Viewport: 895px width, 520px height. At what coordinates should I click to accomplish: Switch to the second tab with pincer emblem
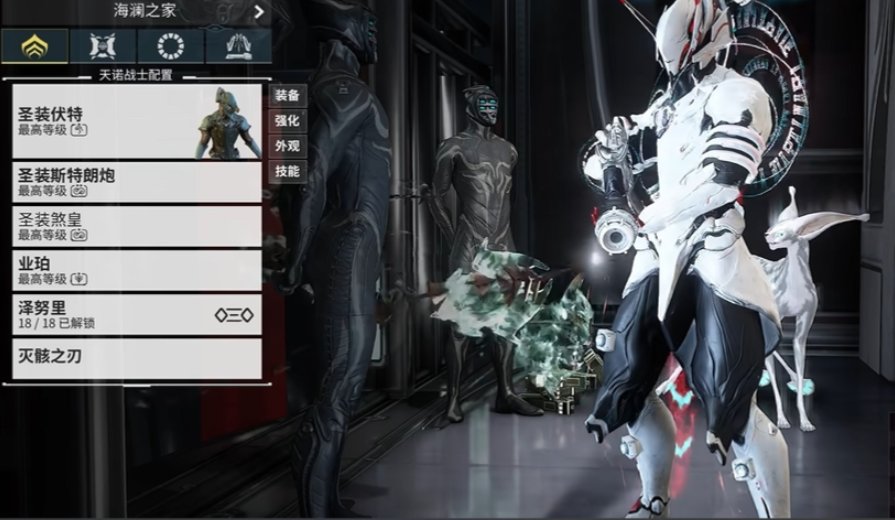click(x=102, y=46)
